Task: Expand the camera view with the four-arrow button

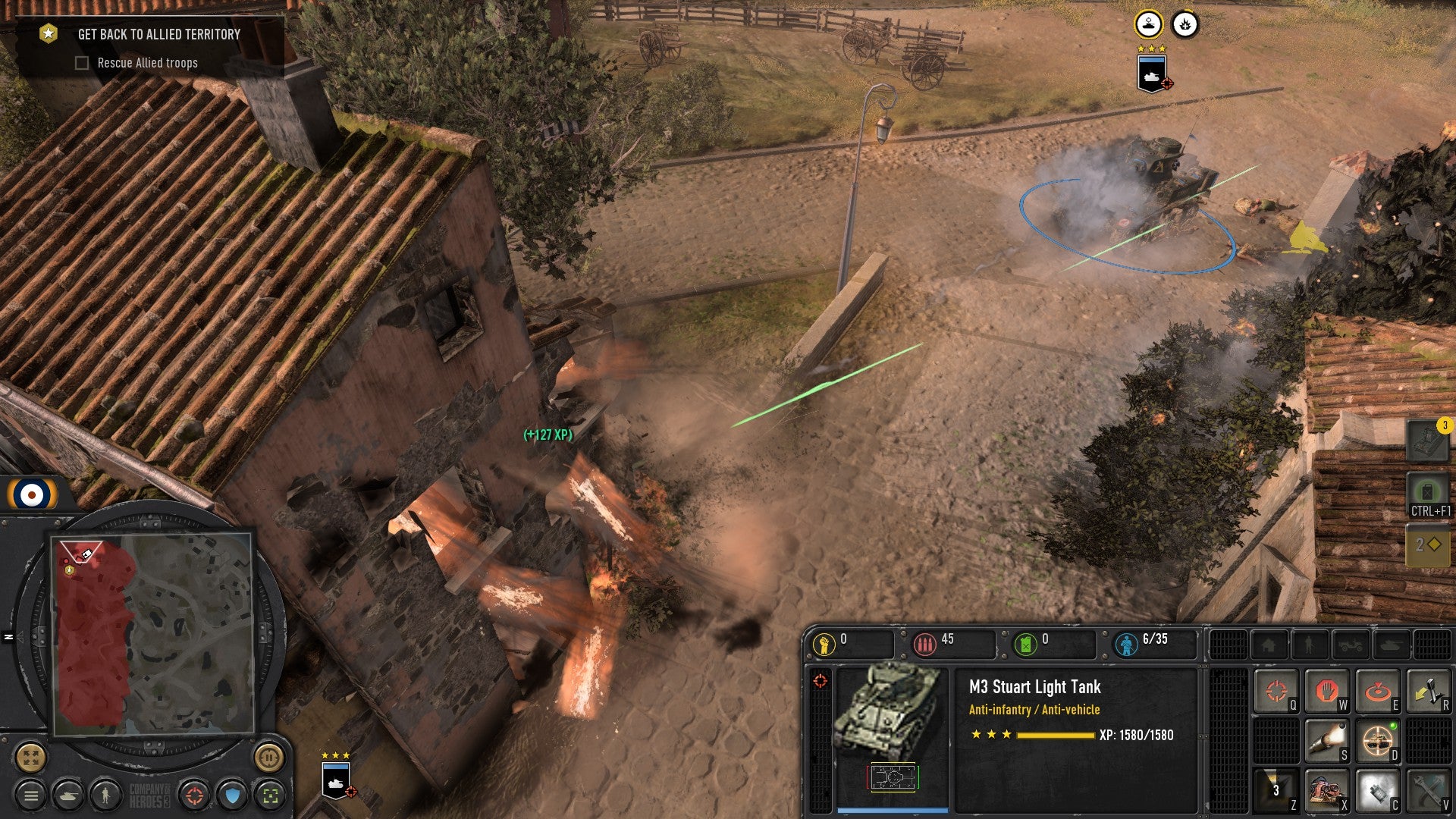Action: (30, 758)
